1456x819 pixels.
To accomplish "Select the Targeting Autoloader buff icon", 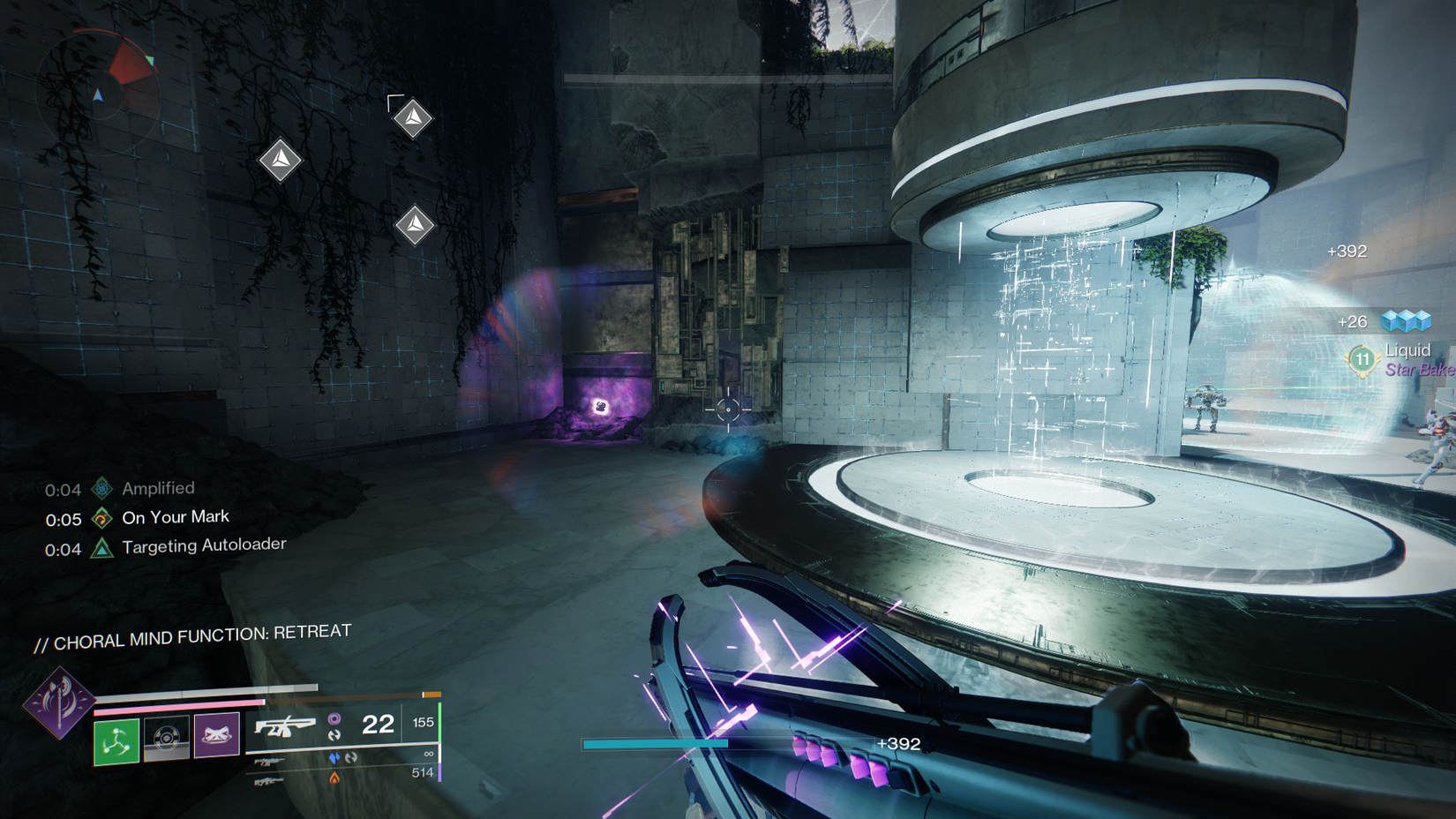I will pyautogui.click(x=102, y=545).
